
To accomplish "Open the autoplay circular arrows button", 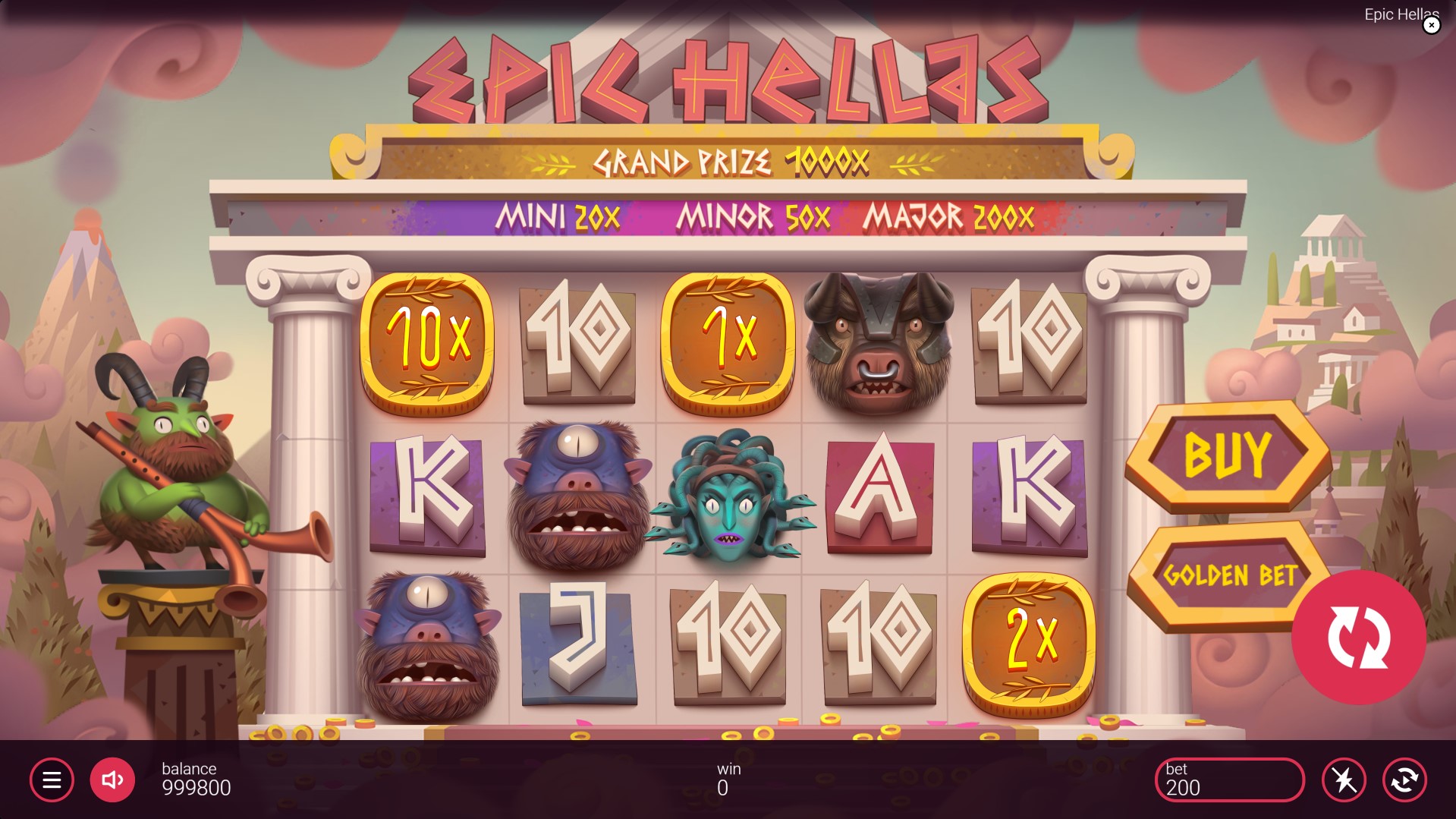I will (x=1404, y=780).
